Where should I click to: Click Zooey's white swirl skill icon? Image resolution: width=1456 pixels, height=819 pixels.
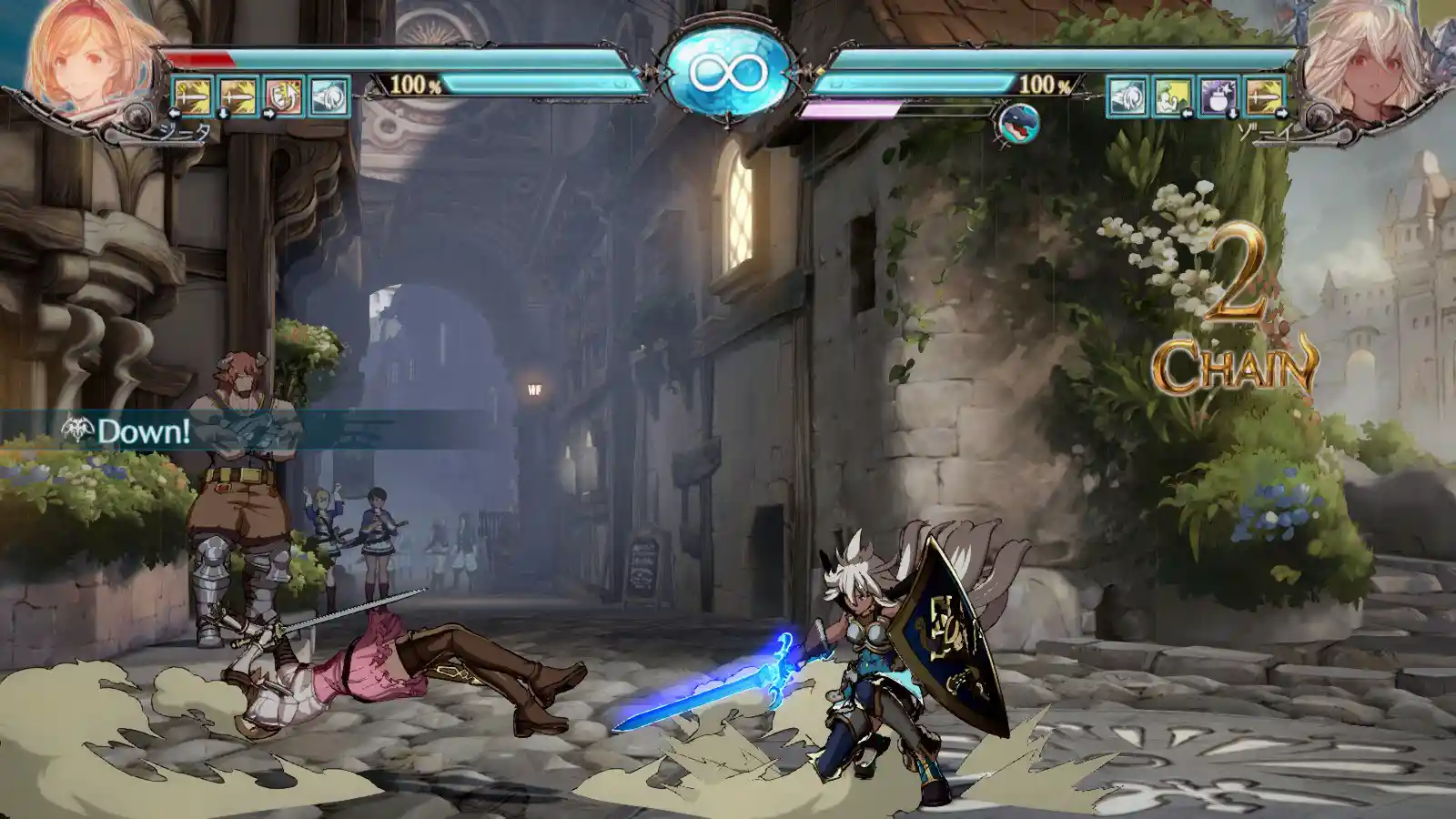(1127, 96)
